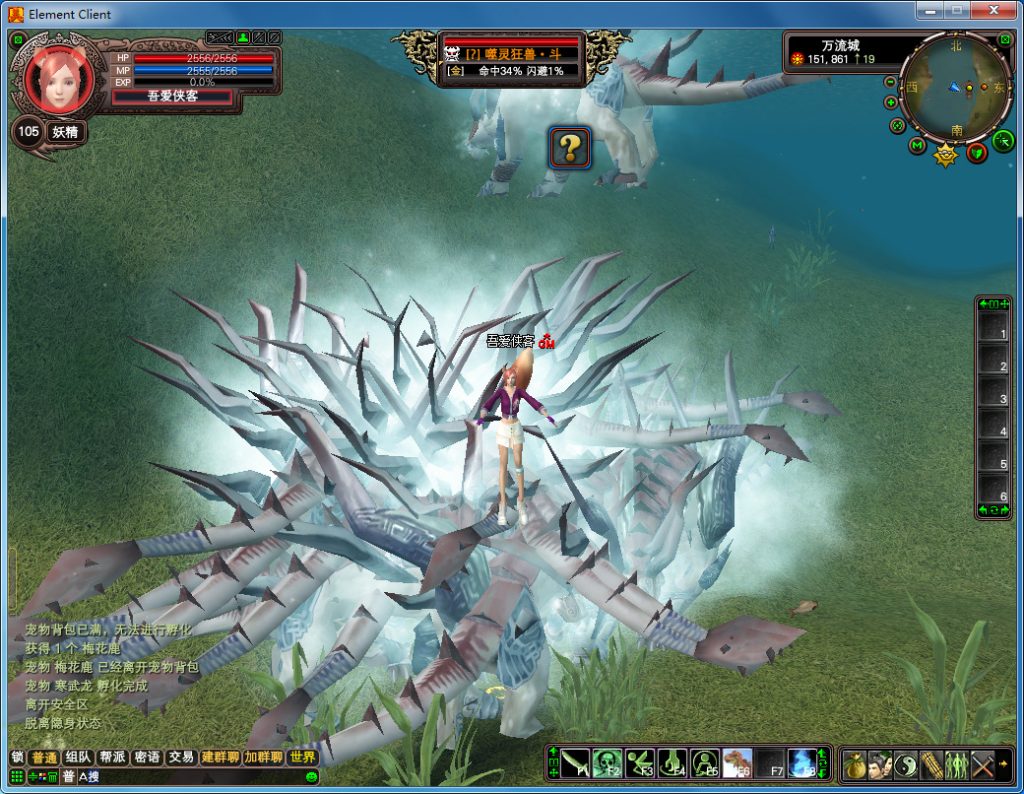Use the F2 green skull skill

pyautogui.click(x=607, y=763)
